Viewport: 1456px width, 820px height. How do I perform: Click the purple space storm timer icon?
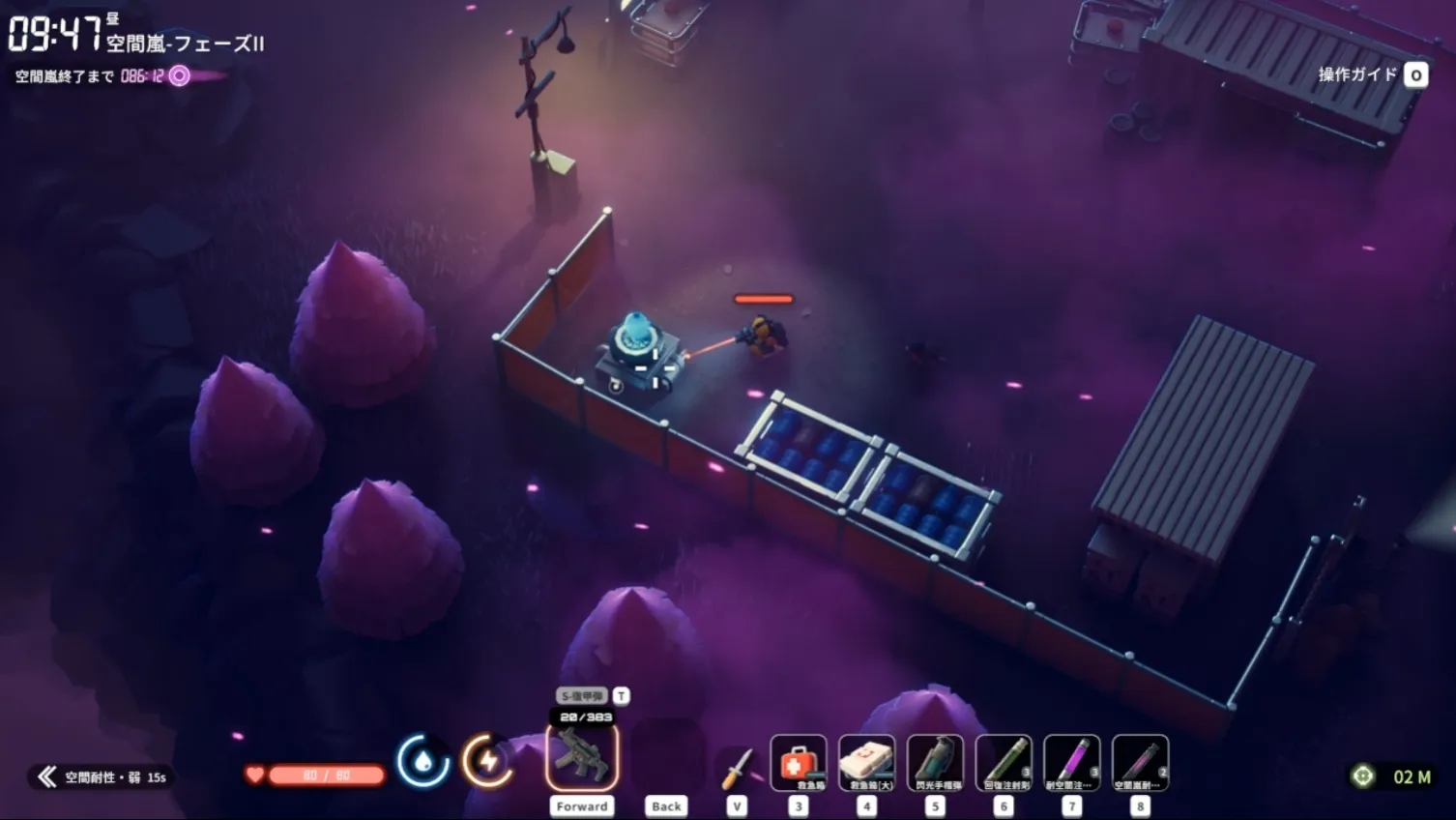180,76
